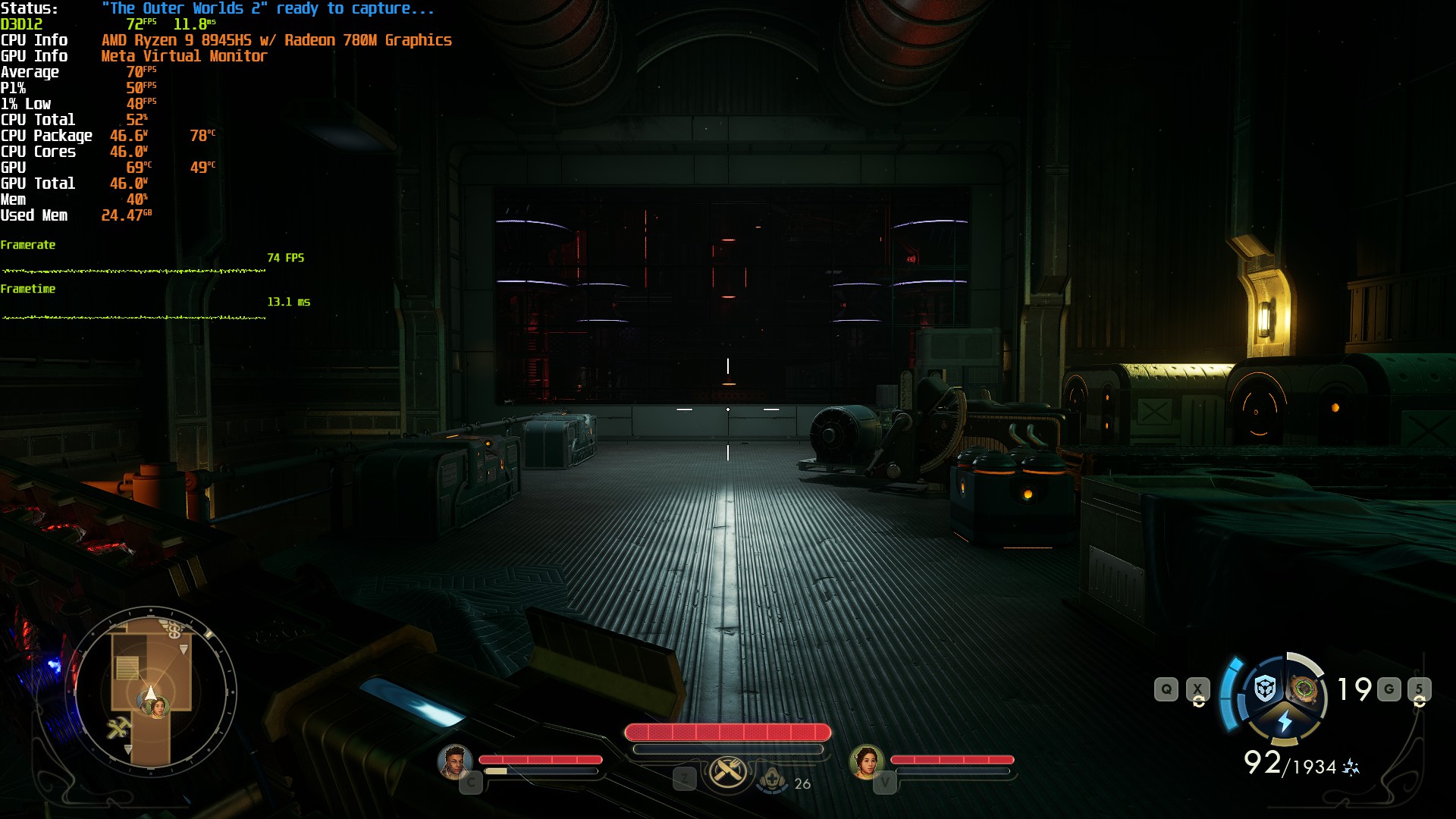
Task: Click the workbench tools marker on the minimap
Action: pyautogui.click(x=119, y=726)
